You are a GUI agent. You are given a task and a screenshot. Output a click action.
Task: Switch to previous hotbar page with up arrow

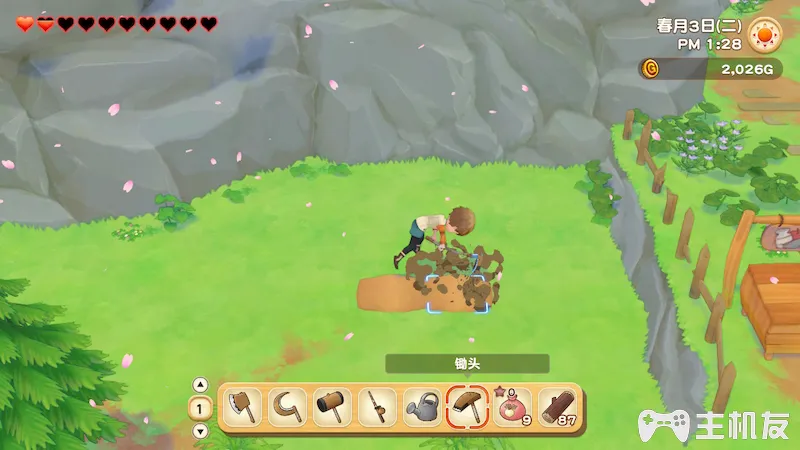pos(200,385)
